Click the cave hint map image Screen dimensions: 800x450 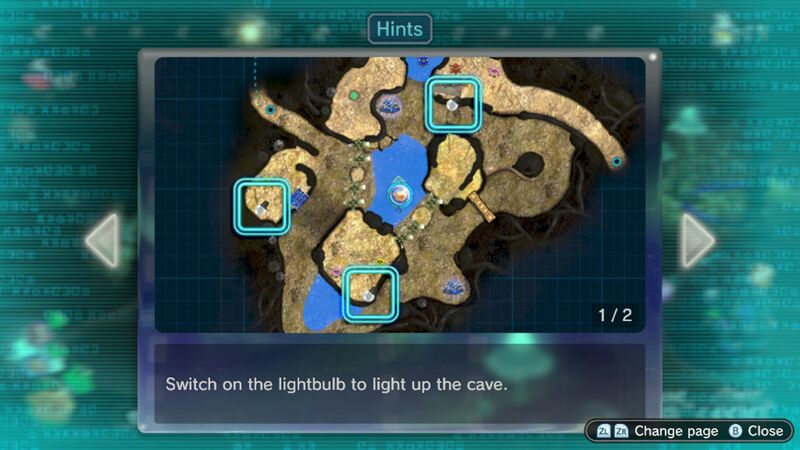click(400, 194)
